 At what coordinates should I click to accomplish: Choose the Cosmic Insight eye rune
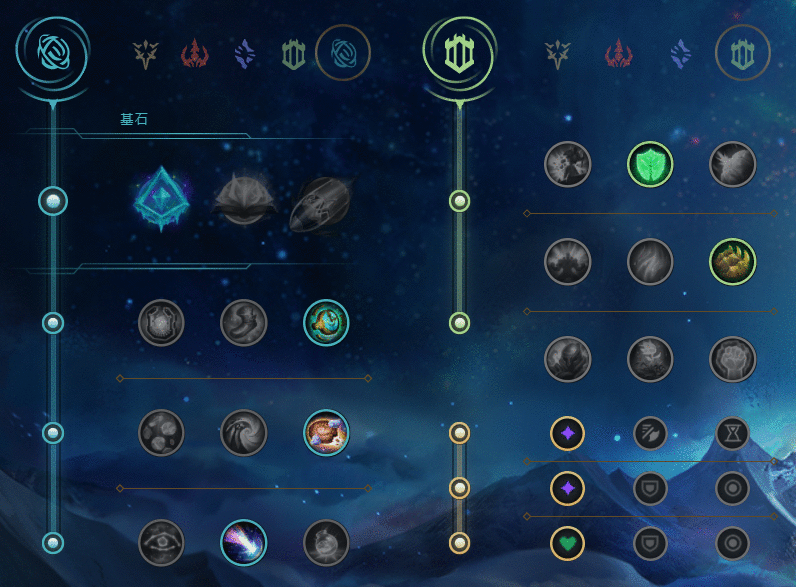161,542
